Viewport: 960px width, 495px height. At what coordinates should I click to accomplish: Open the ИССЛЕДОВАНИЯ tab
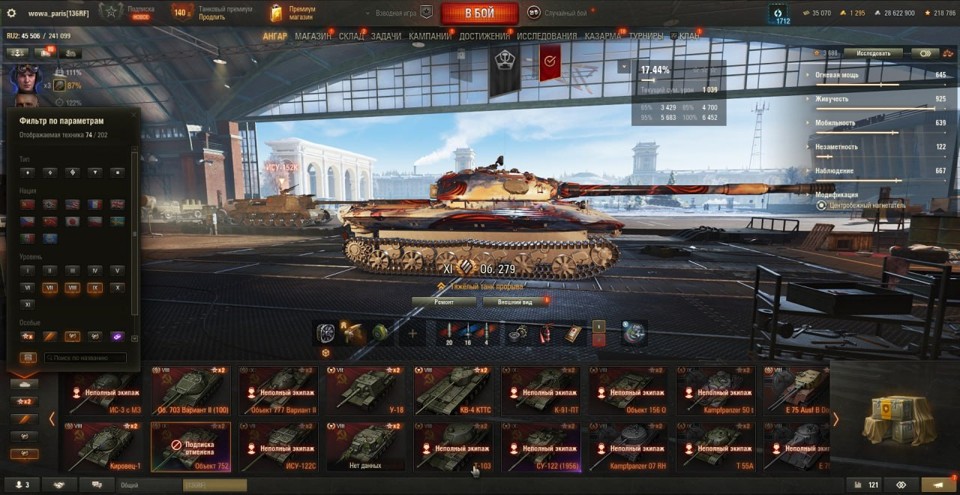click(547, 36)
